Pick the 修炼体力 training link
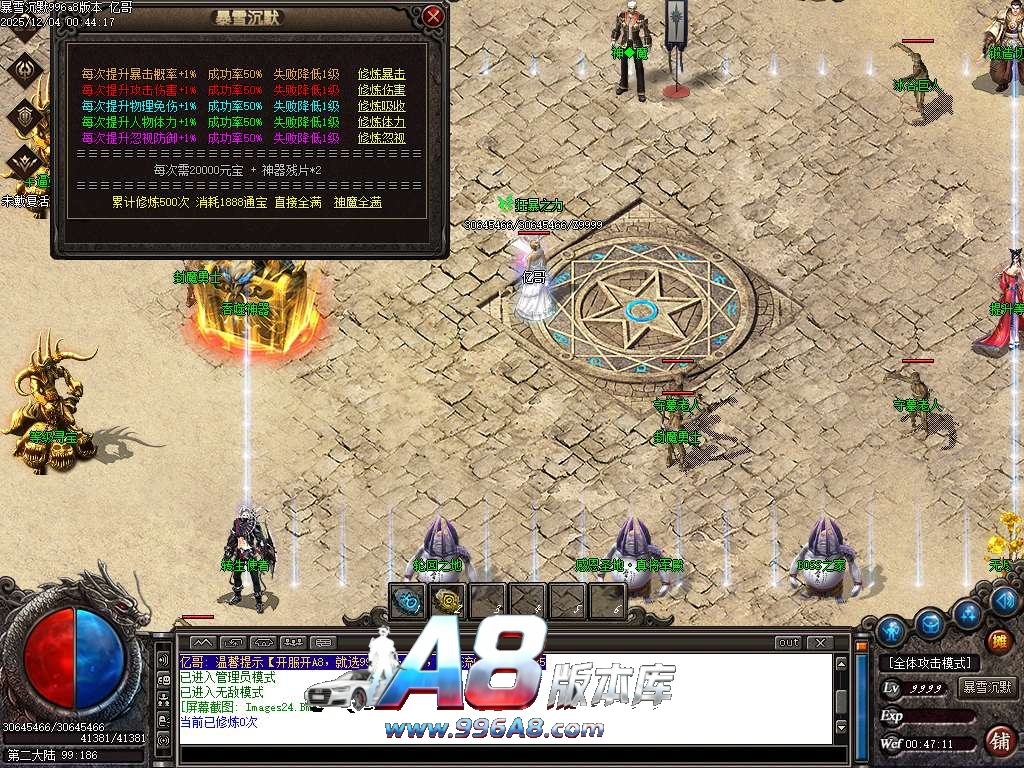This screenshot has height=768, width=1024. point(382,122)
